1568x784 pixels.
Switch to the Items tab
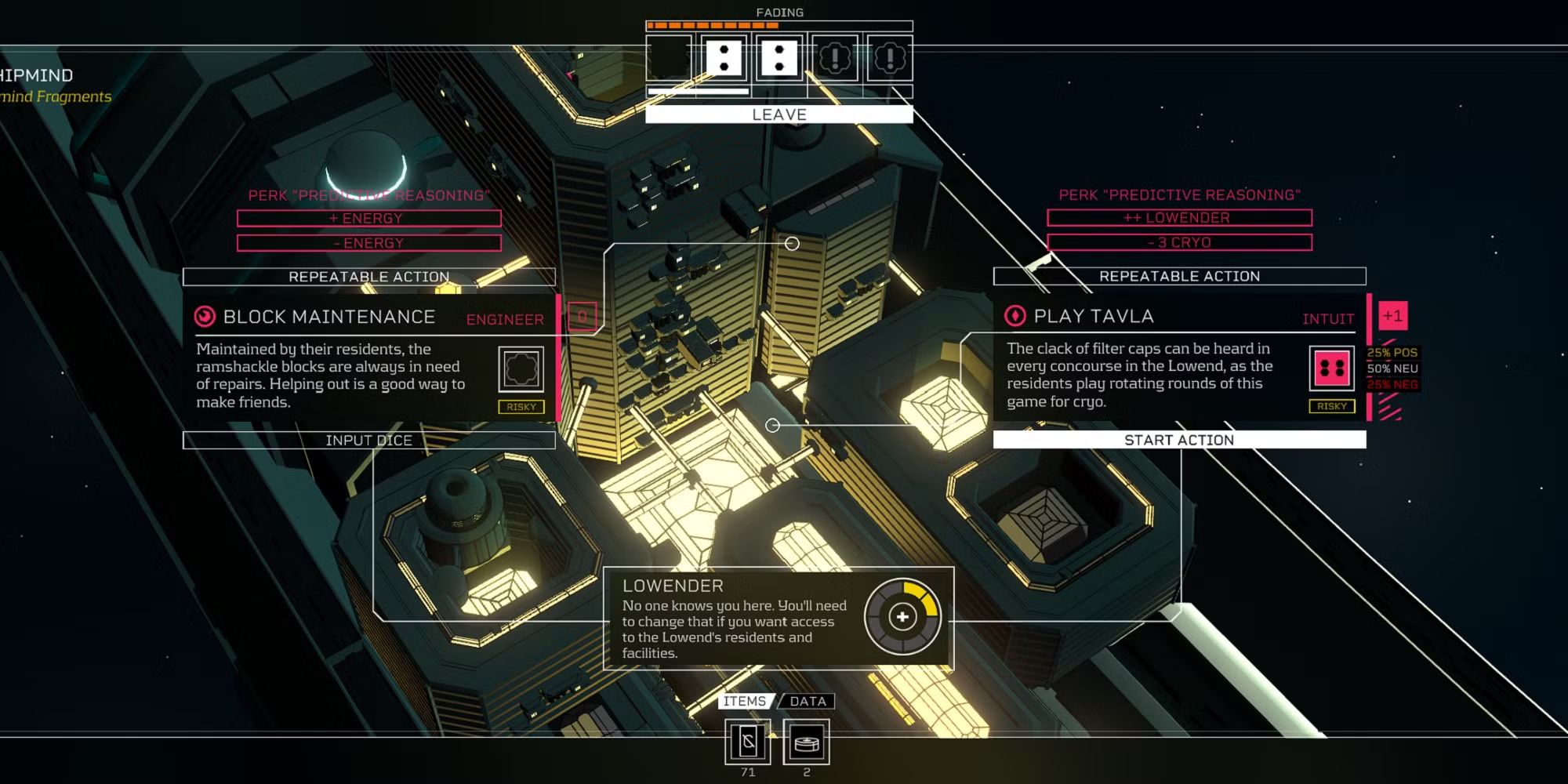click(x=744, y=701)
